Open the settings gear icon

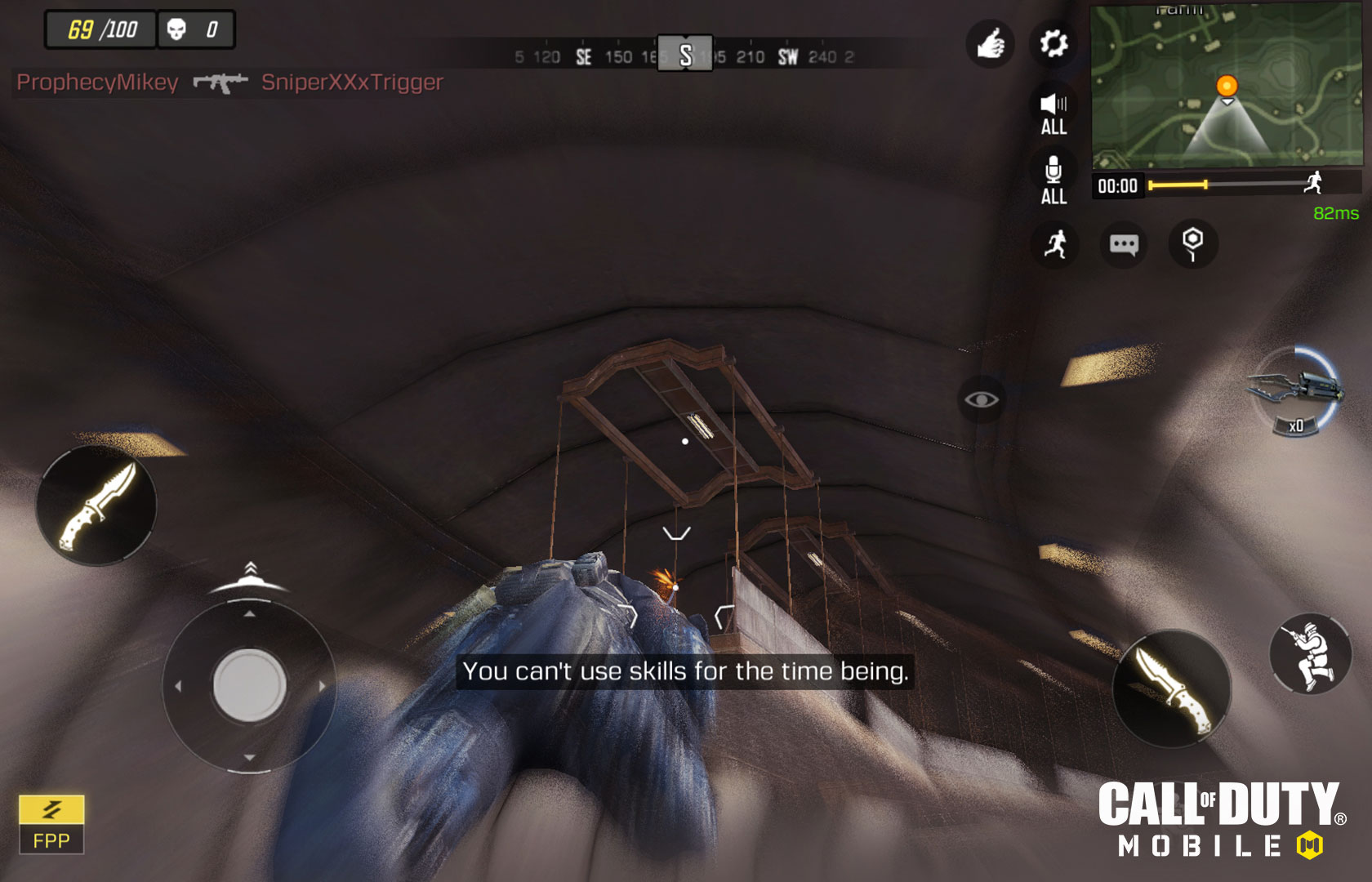click(1053, 42)
